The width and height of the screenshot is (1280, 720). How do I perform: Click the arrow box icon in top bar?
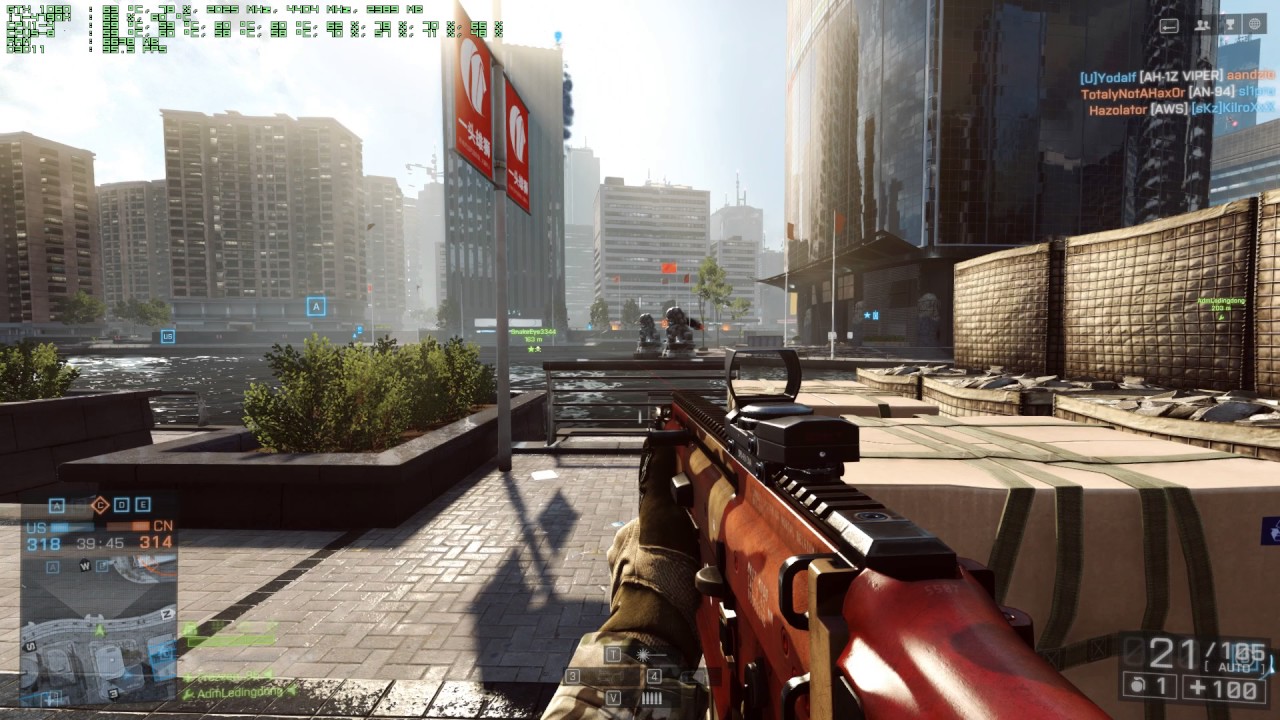point(1169,26)
